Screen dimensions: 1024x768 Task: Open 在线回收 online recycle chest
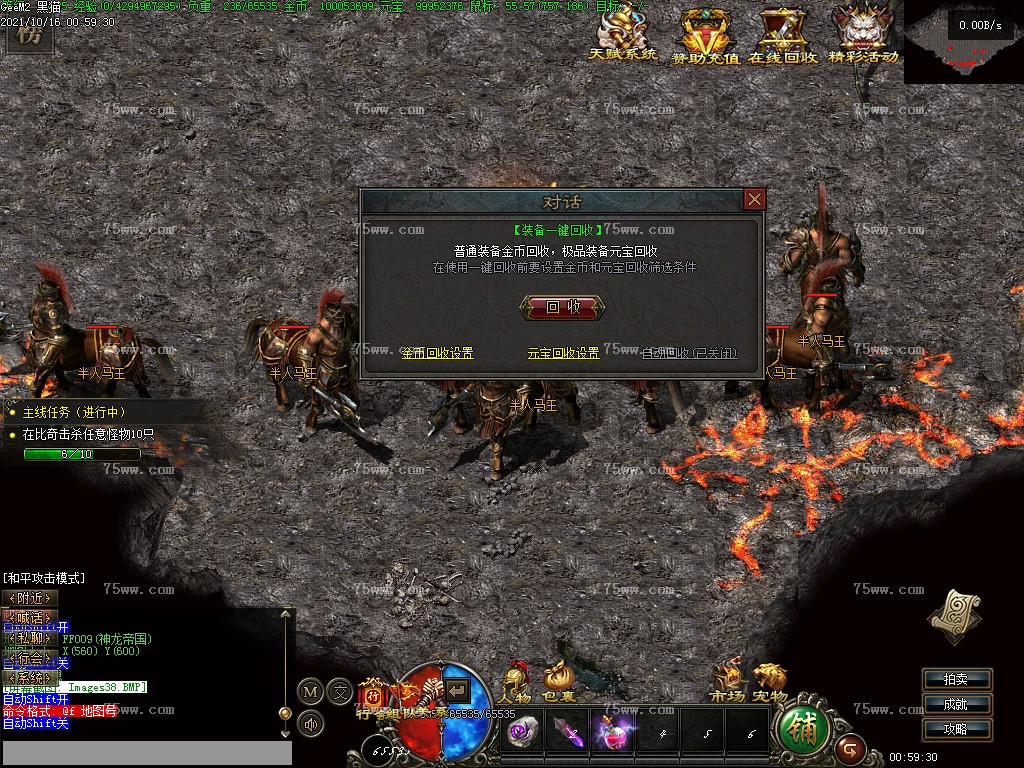point(782,36)
